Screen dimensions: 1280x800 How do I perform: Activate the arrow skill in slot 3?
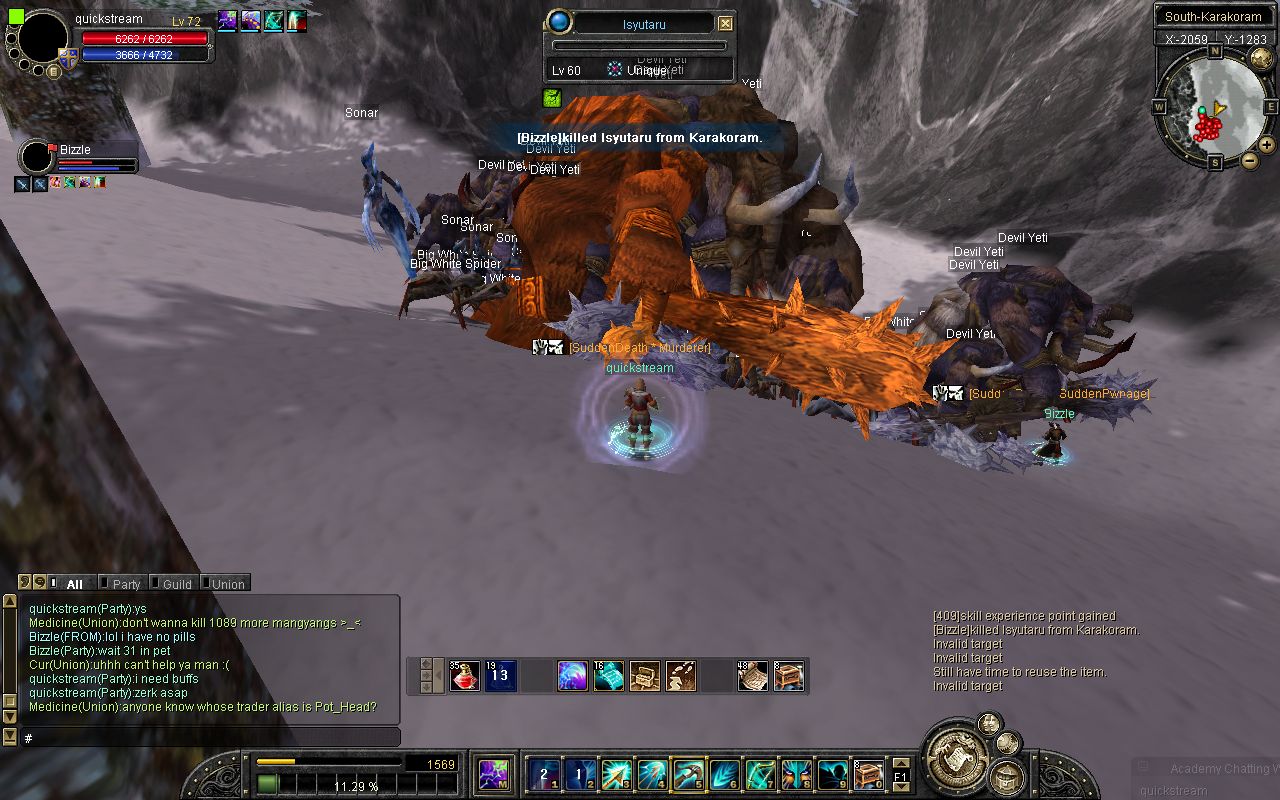(x=616, y=774)
